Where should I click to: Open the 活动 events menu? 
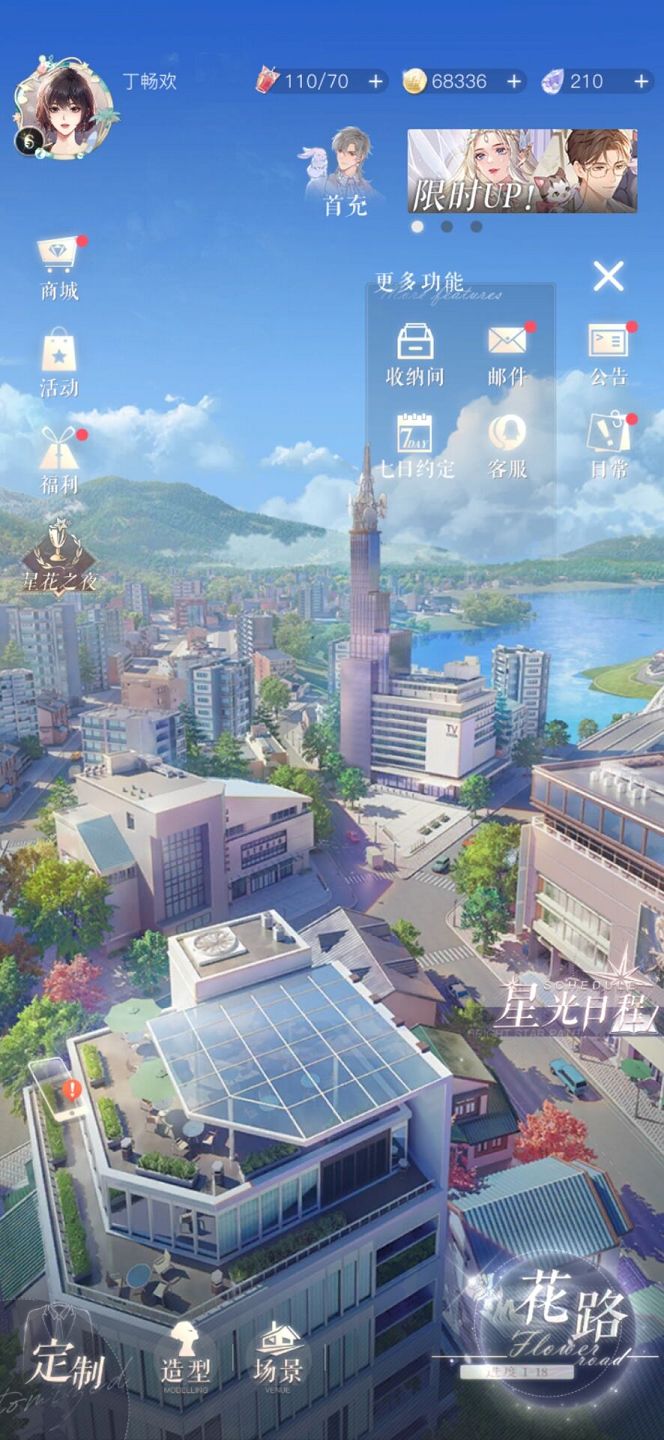click(x=59, y=363)
